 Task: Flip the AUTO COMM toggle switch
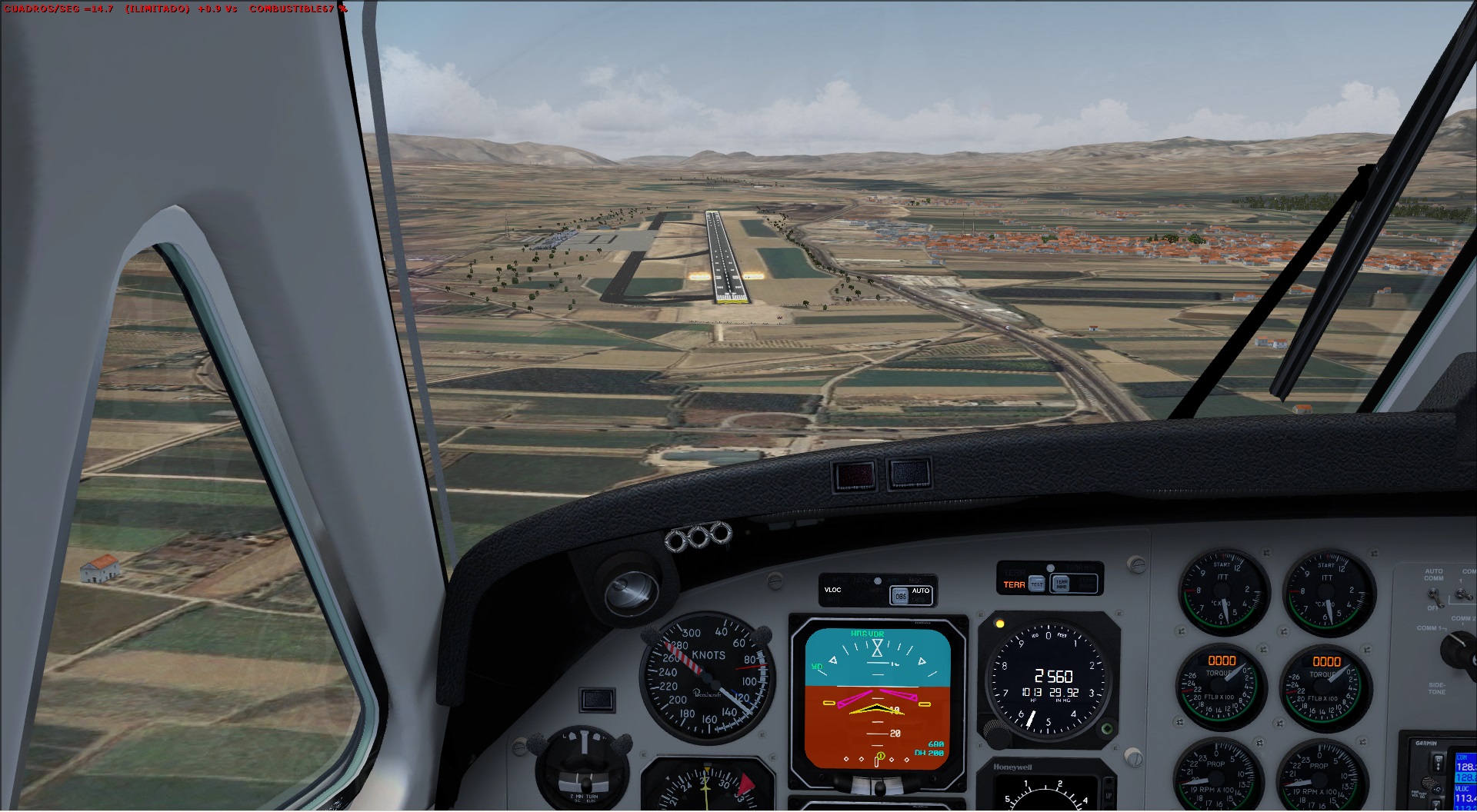pos(1435,596)
